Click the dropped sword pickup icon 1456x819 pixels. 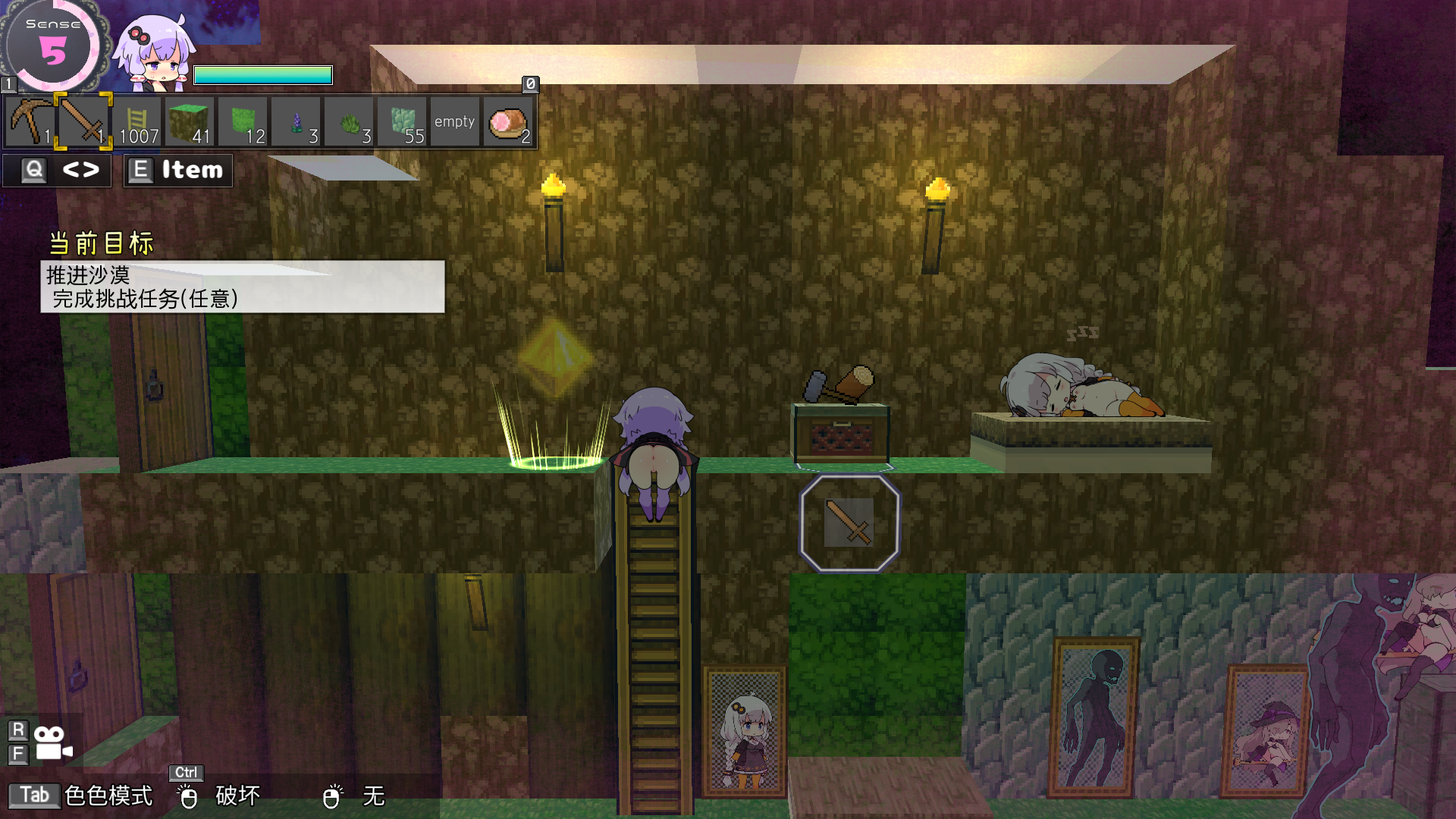click(x=849, y=522)
